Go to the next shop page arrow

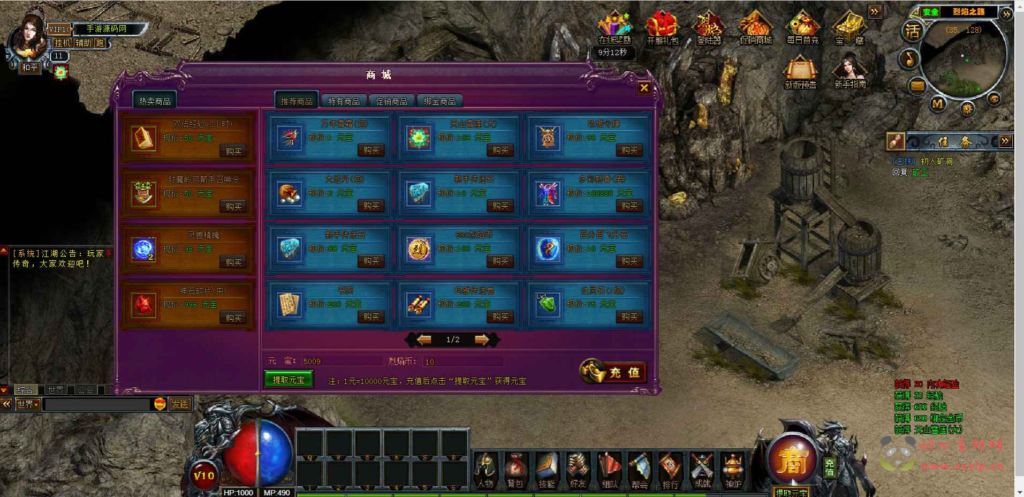coord(482,339)
